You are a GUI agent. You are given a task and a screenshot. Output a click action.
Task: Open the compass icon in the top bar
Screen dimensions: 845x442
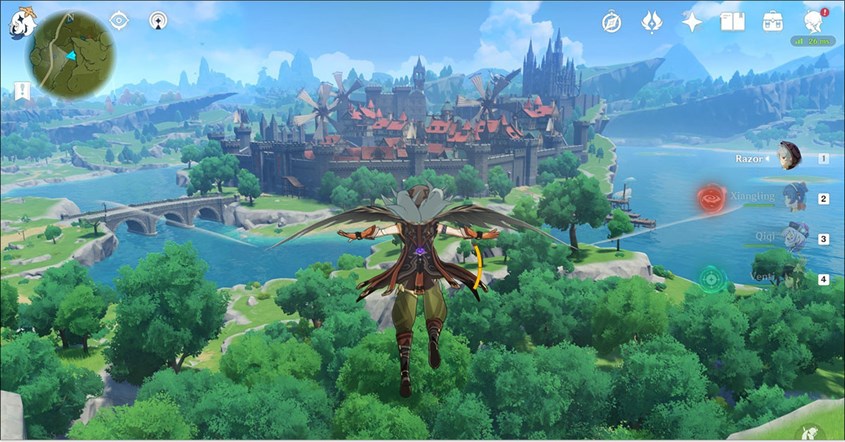(612, 21)
